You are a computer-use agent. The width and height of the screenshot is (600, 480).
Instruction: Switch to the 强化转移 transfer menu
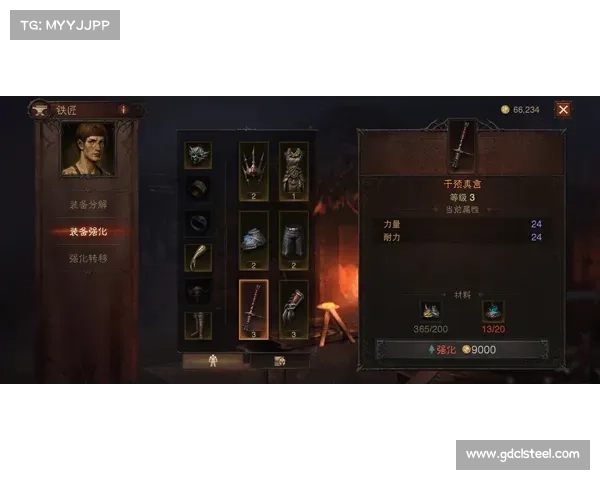(88, 258)
